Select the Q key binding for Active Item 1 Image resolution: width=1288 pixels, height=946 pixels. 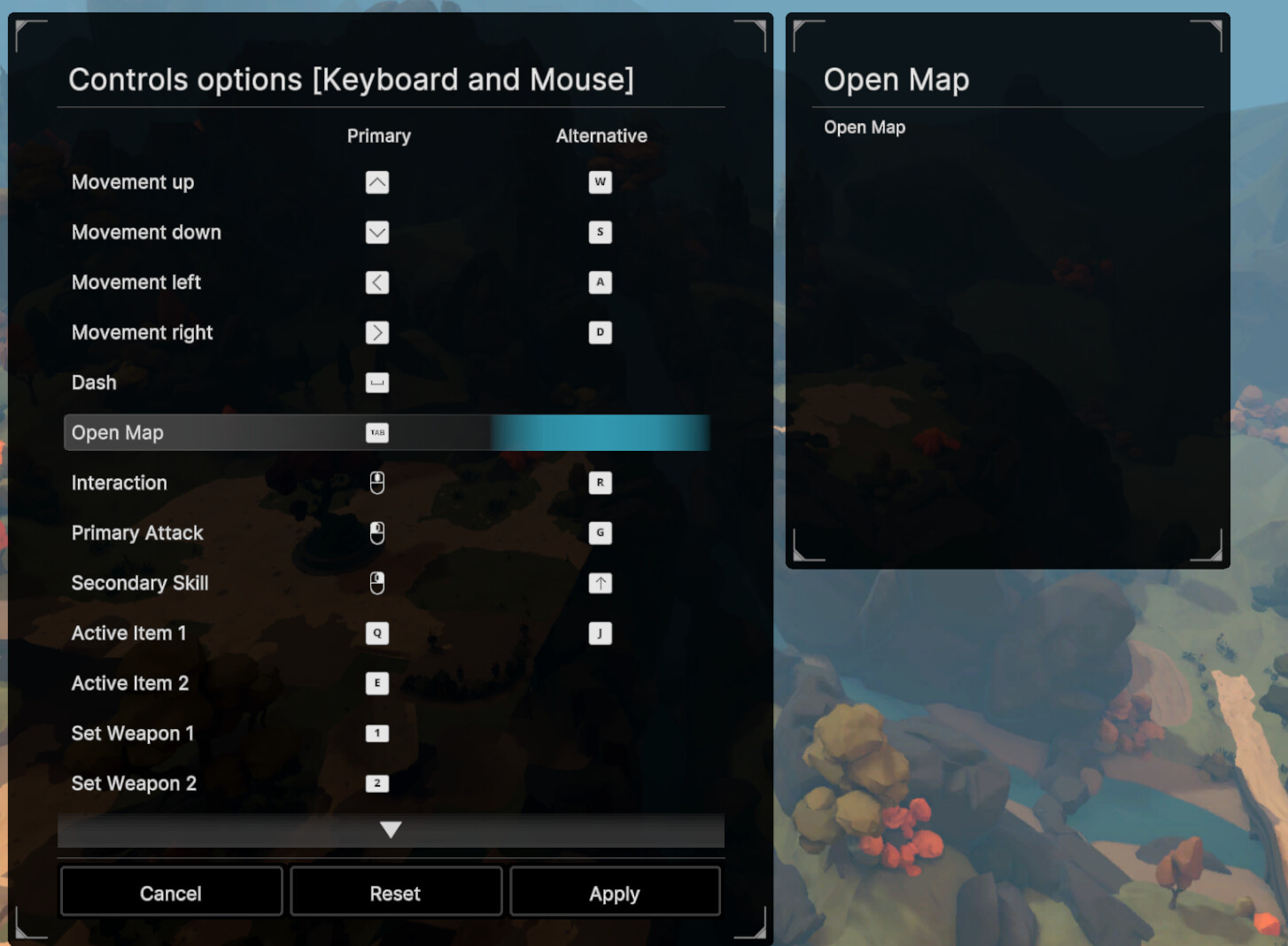click(x=376, y=632)
